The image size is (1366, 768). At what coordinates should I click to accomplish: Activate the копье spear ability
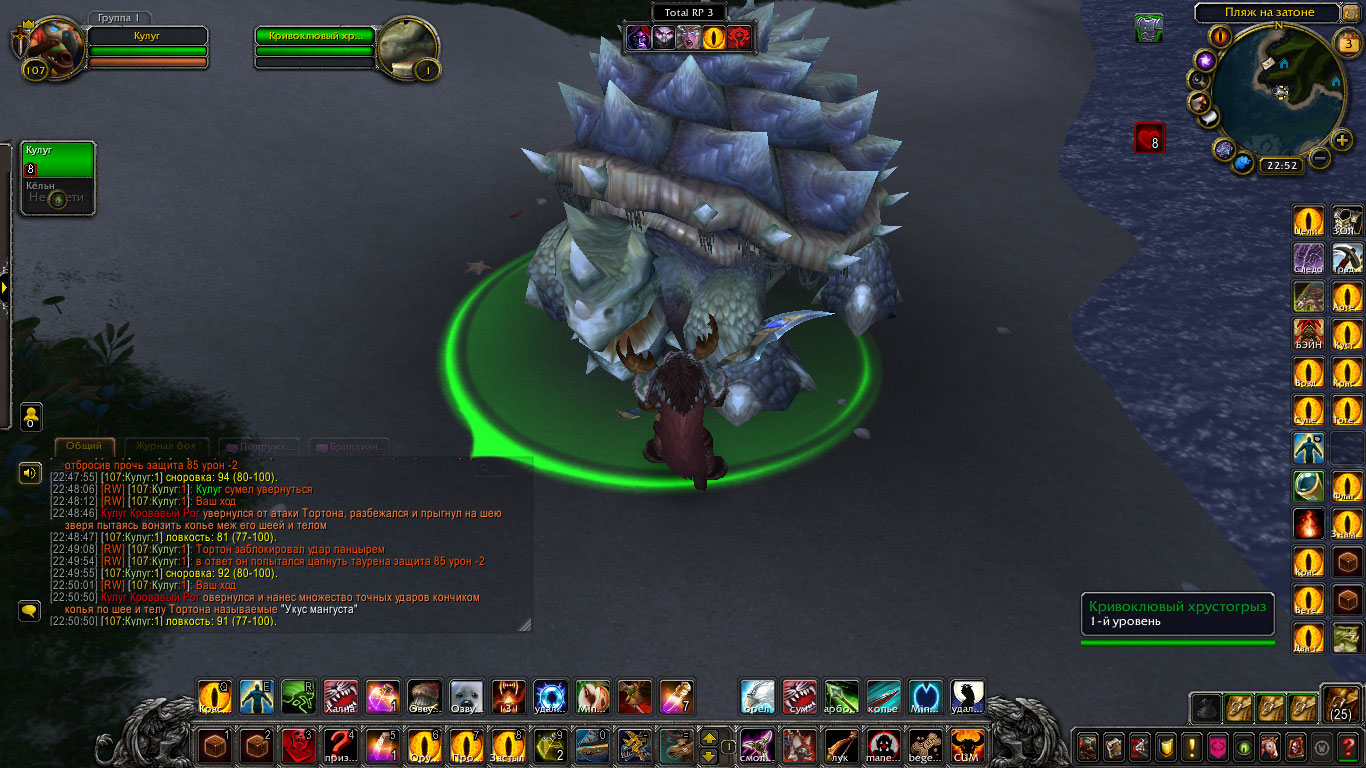(883, 697)
